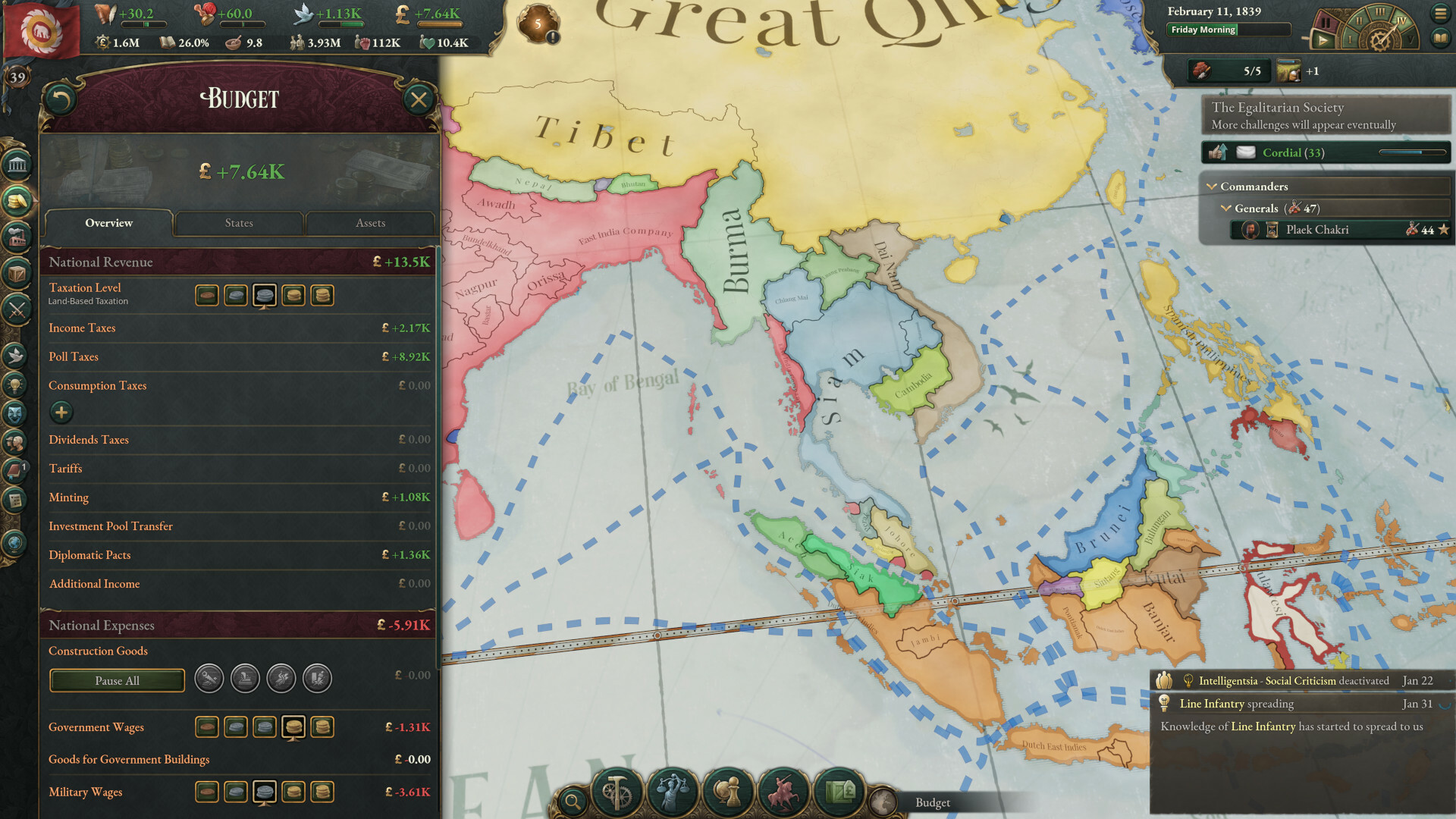Open the hamburger menu at top right
Viewport: 1456px width, 819px height.
(x=1439, y=13)
